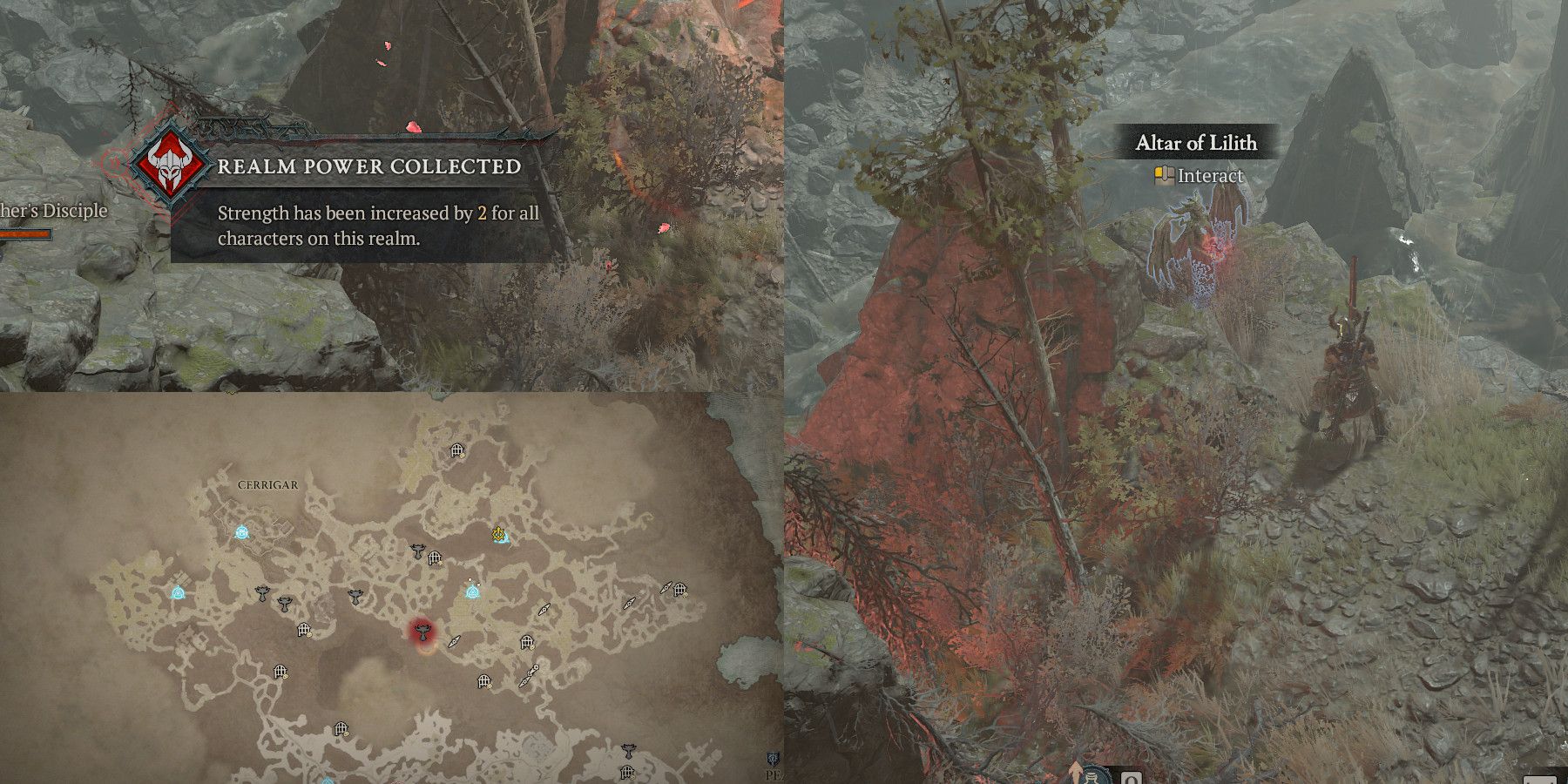The height and width of the screenshot is (784, 1568).
Task: Click the Disciple enemy's orange health bar
Action: tap(26, 233)
